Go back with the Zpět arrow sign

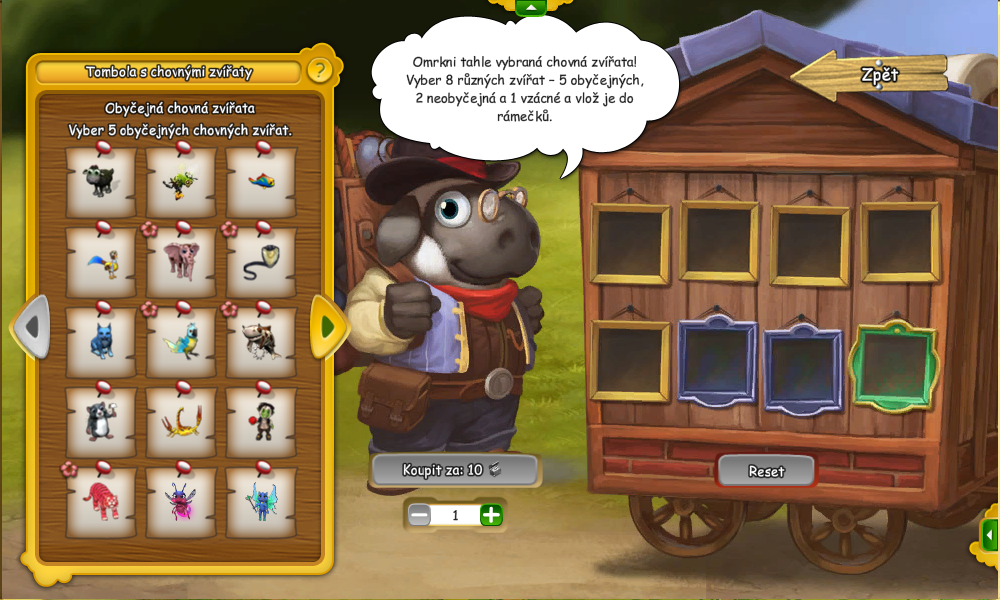870,75
